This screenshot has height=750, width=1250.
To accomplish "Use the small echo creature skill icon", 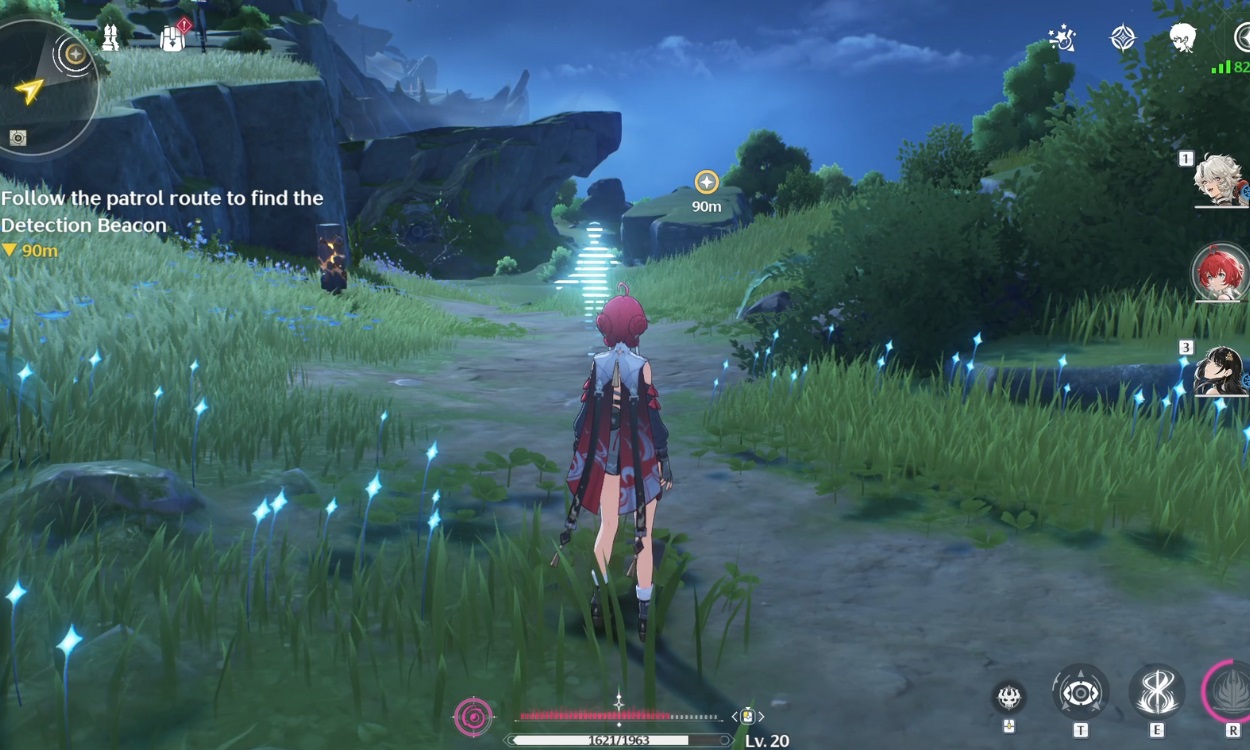I will (1008, 696).
